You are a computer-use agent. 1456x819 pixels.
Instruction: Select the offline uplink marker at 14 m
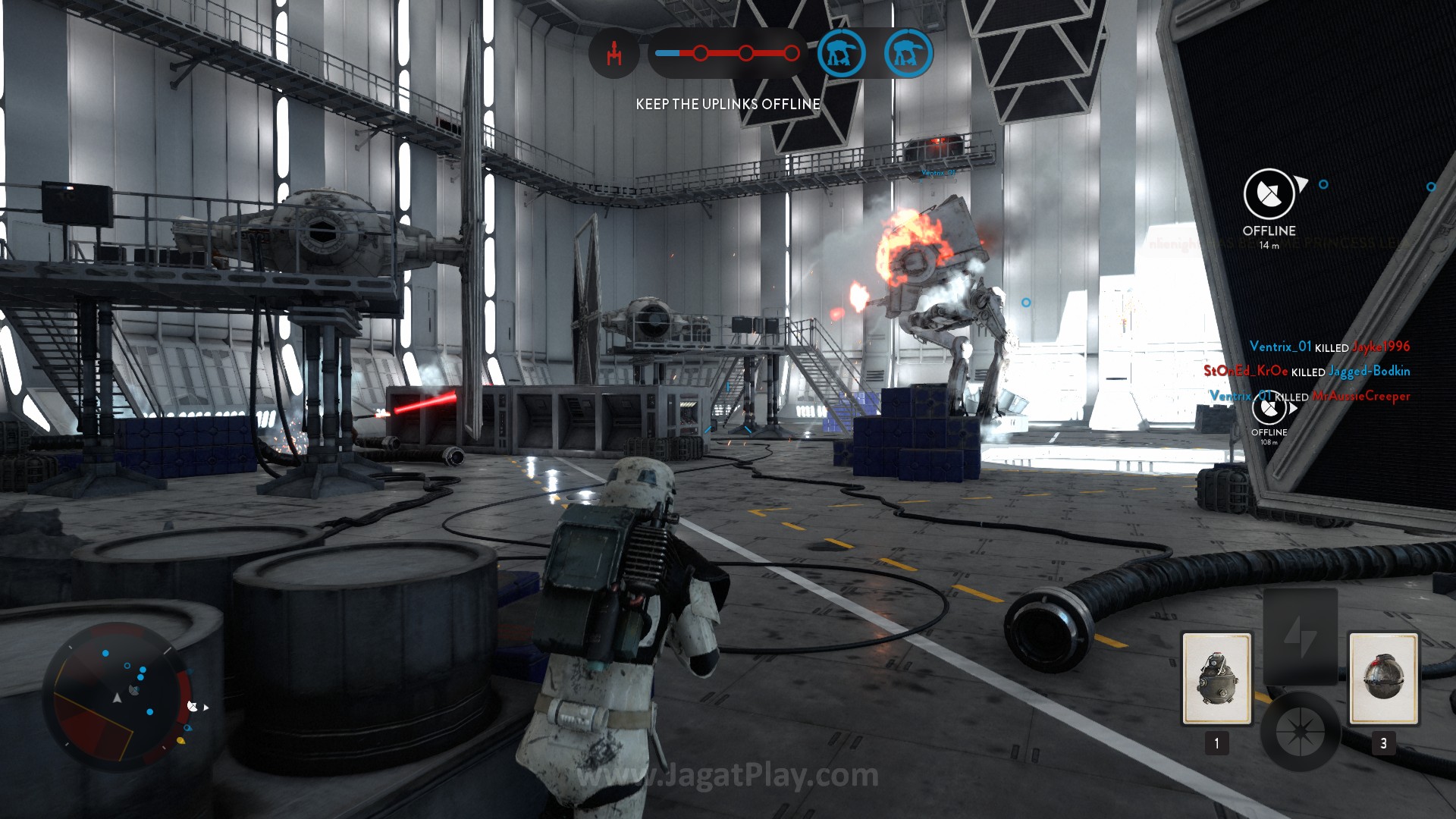click(1269, 194)
